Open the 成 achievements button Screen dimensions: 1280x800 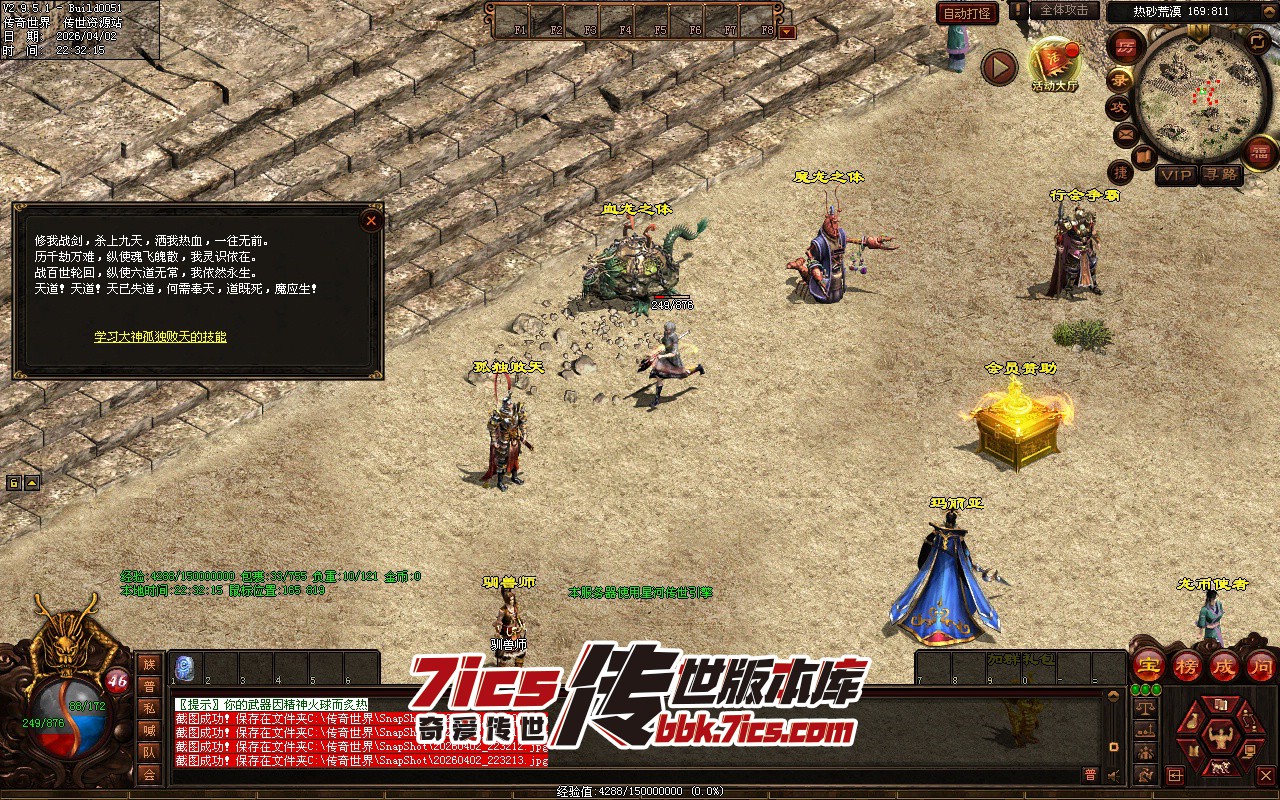tap(1223, 665)
